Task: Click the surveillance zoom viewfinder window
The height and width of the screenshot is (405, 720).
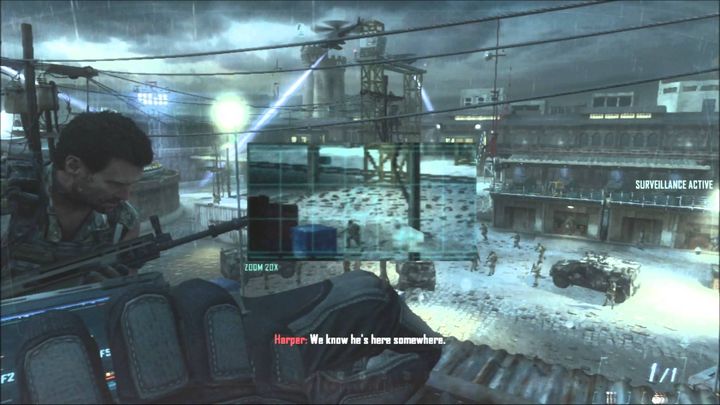Action: point(361,200)
